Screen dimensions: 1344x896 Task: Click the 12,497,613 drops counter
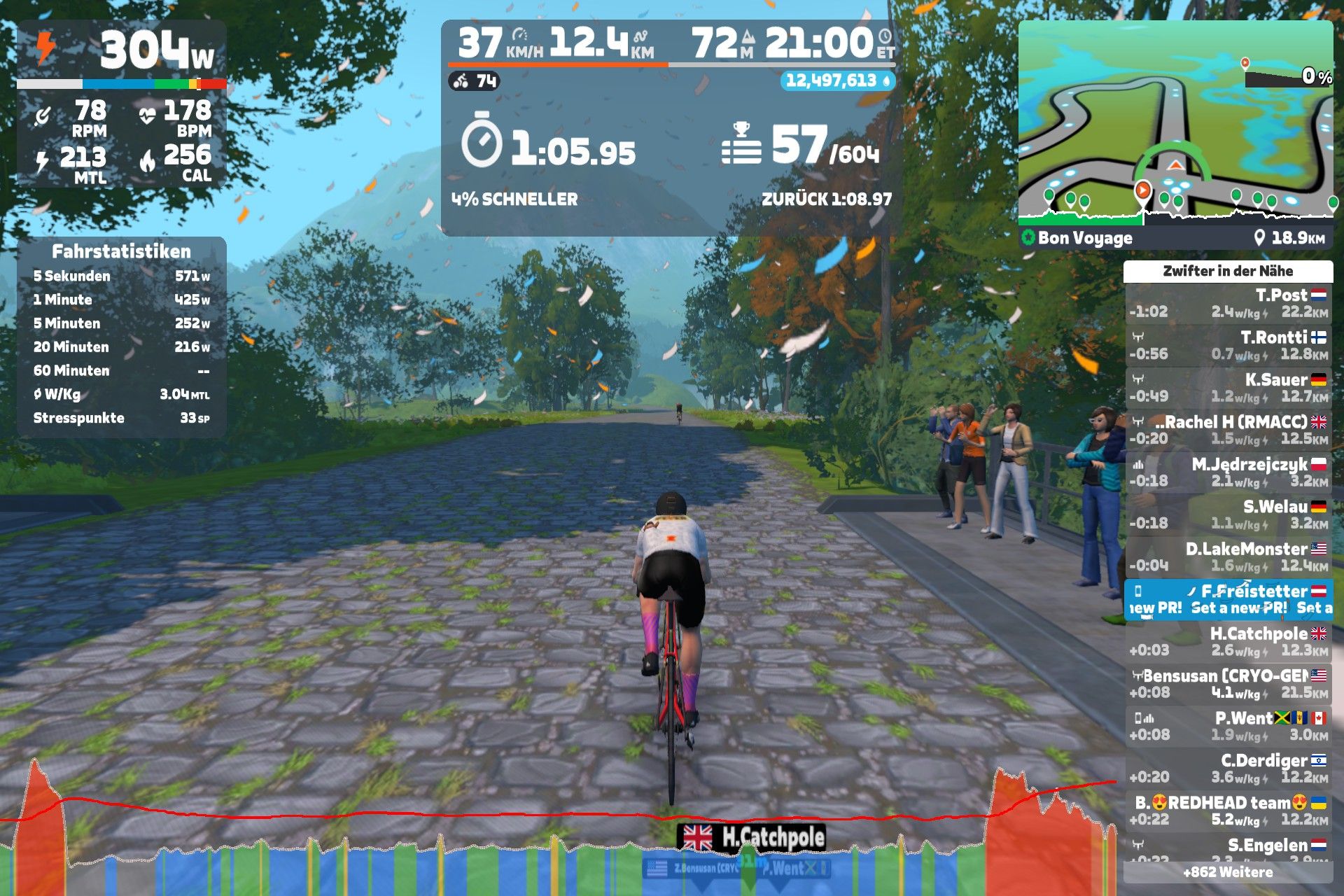point(837,81)
